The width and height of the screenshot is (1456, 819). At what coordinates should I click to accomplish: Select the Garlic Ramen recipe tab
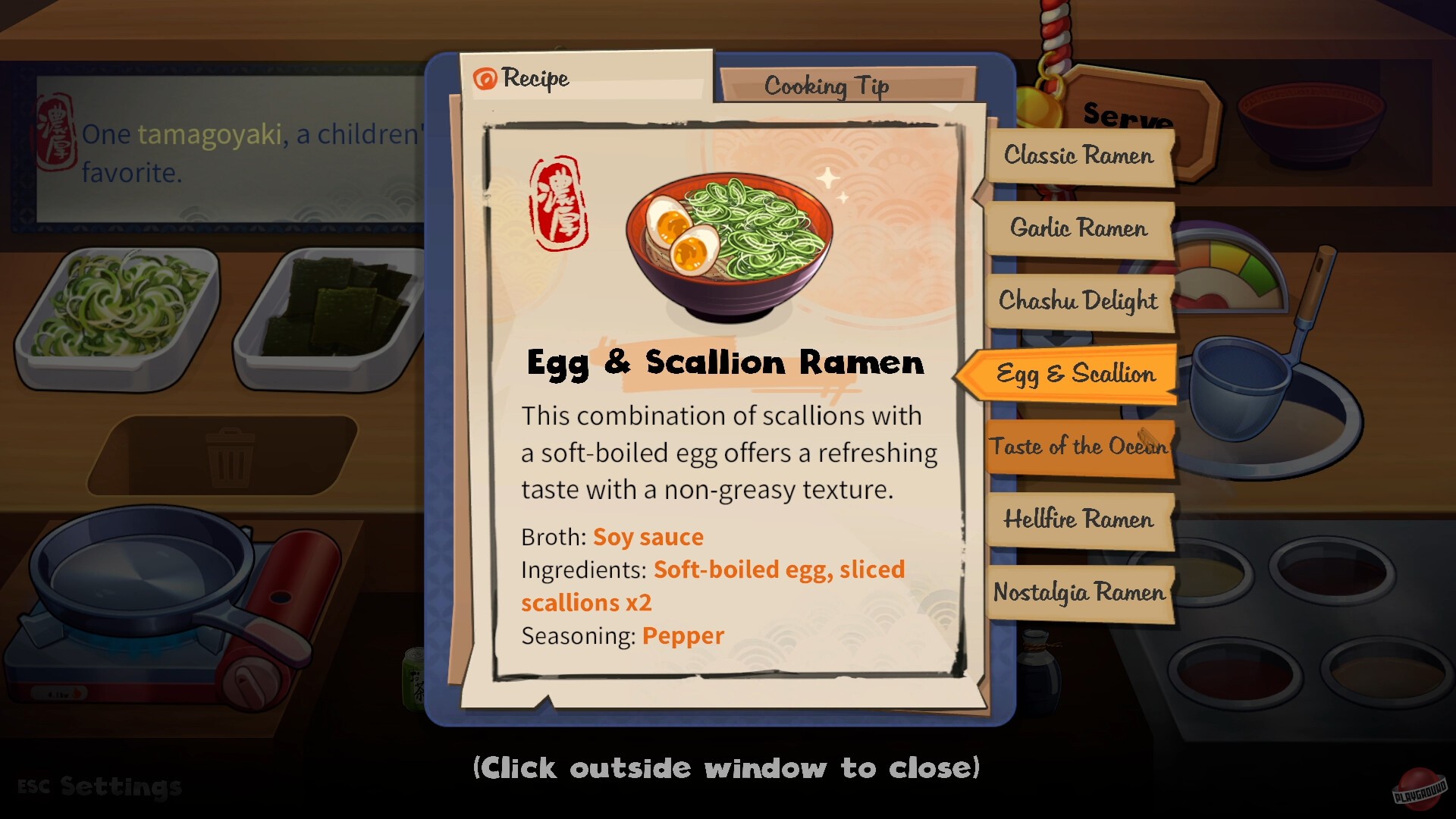point(1078,228)
